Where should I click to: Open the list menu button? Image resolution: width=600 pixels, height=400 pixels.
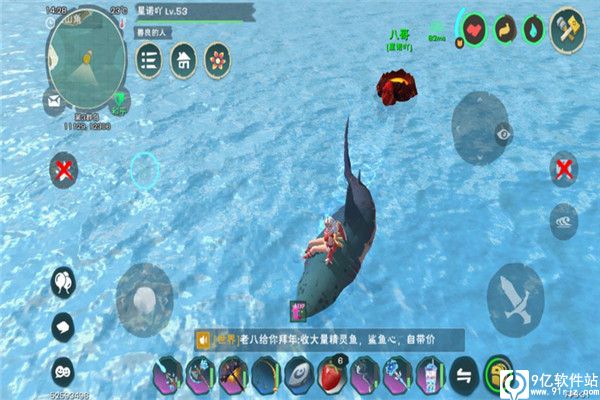click(150, 60)
